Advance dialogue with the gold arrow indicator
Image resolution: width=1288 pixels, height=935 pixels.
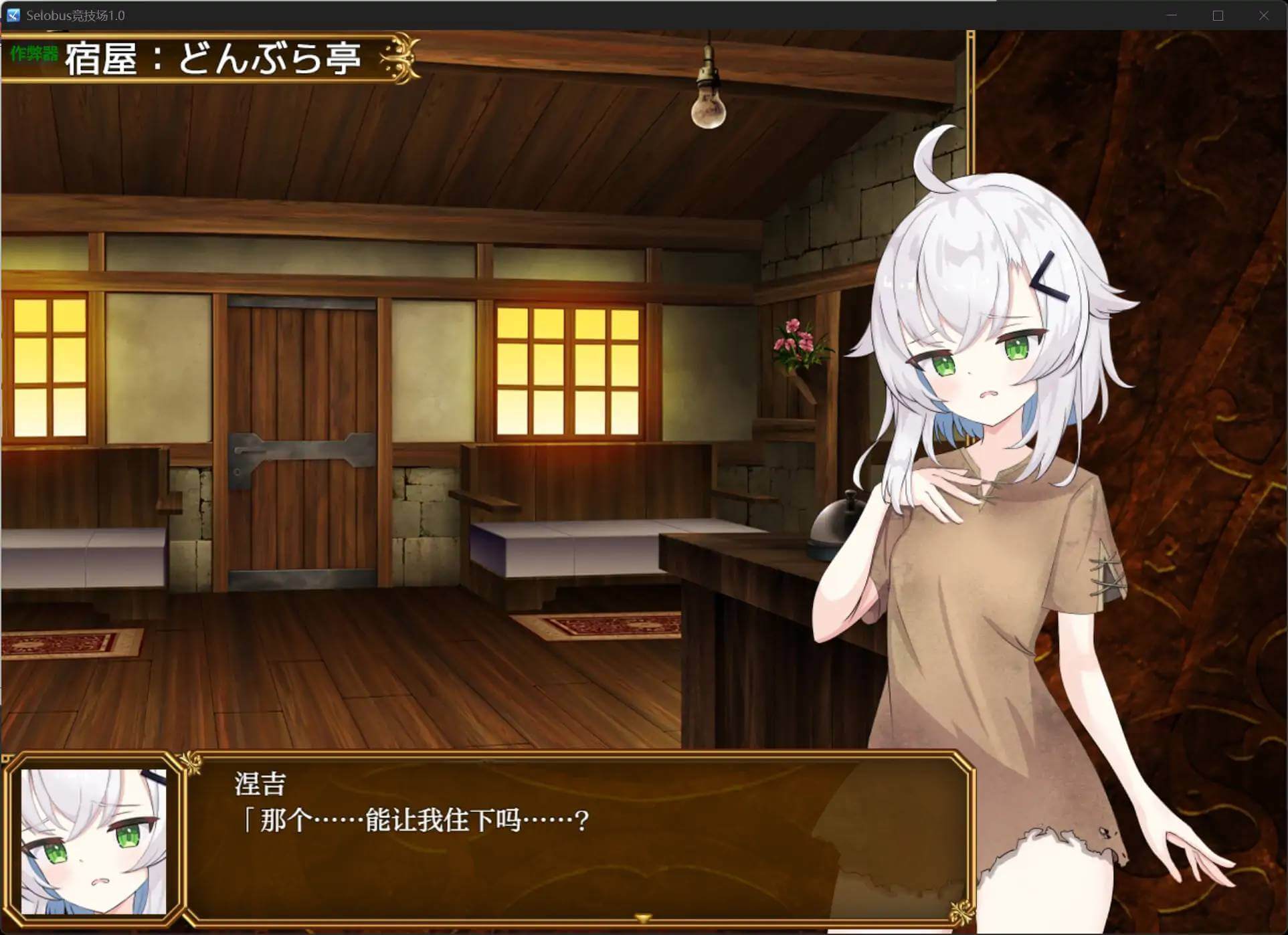642,918
